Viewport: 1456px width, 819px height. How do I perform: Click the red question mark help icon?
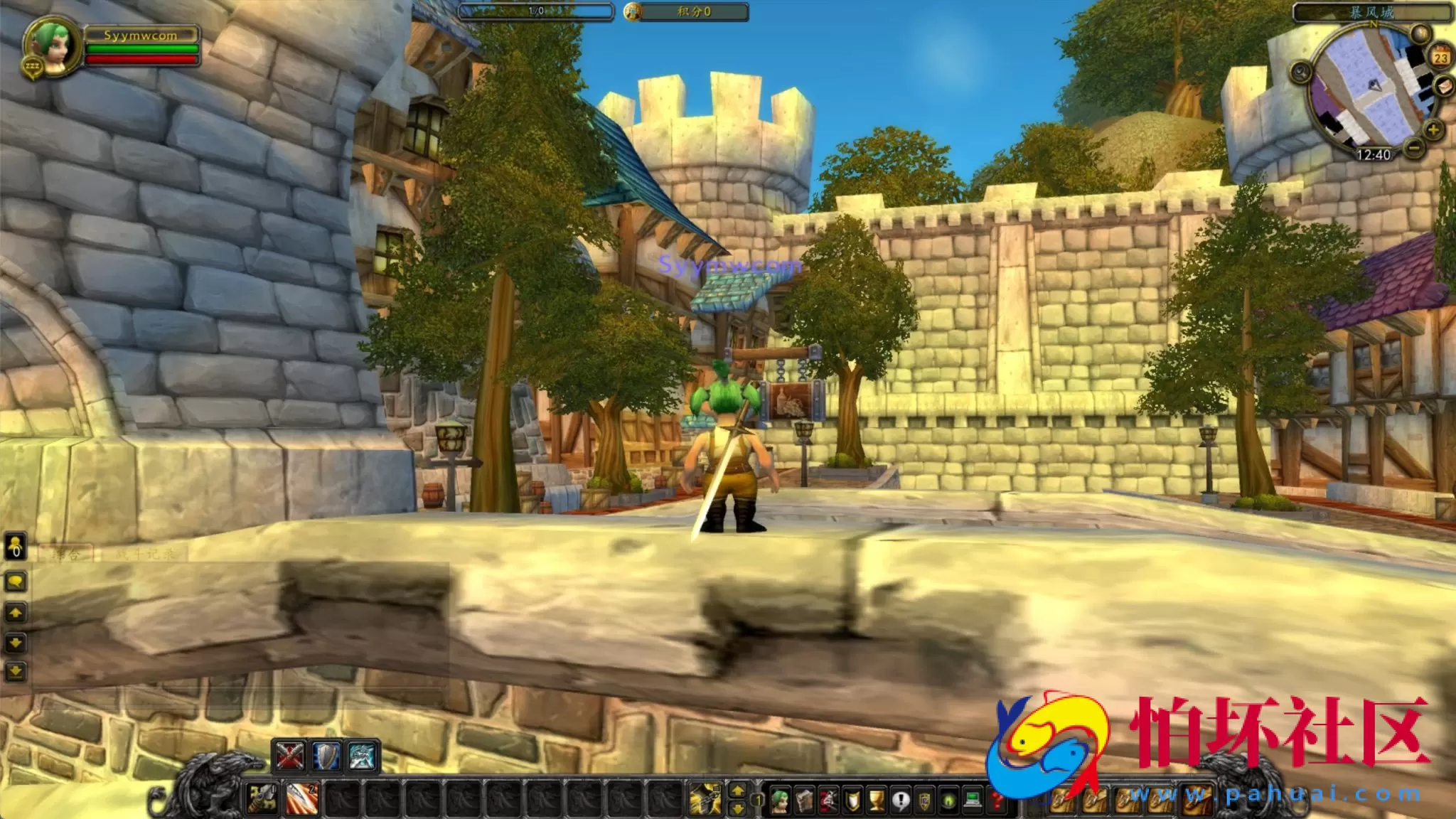[997, 798]
